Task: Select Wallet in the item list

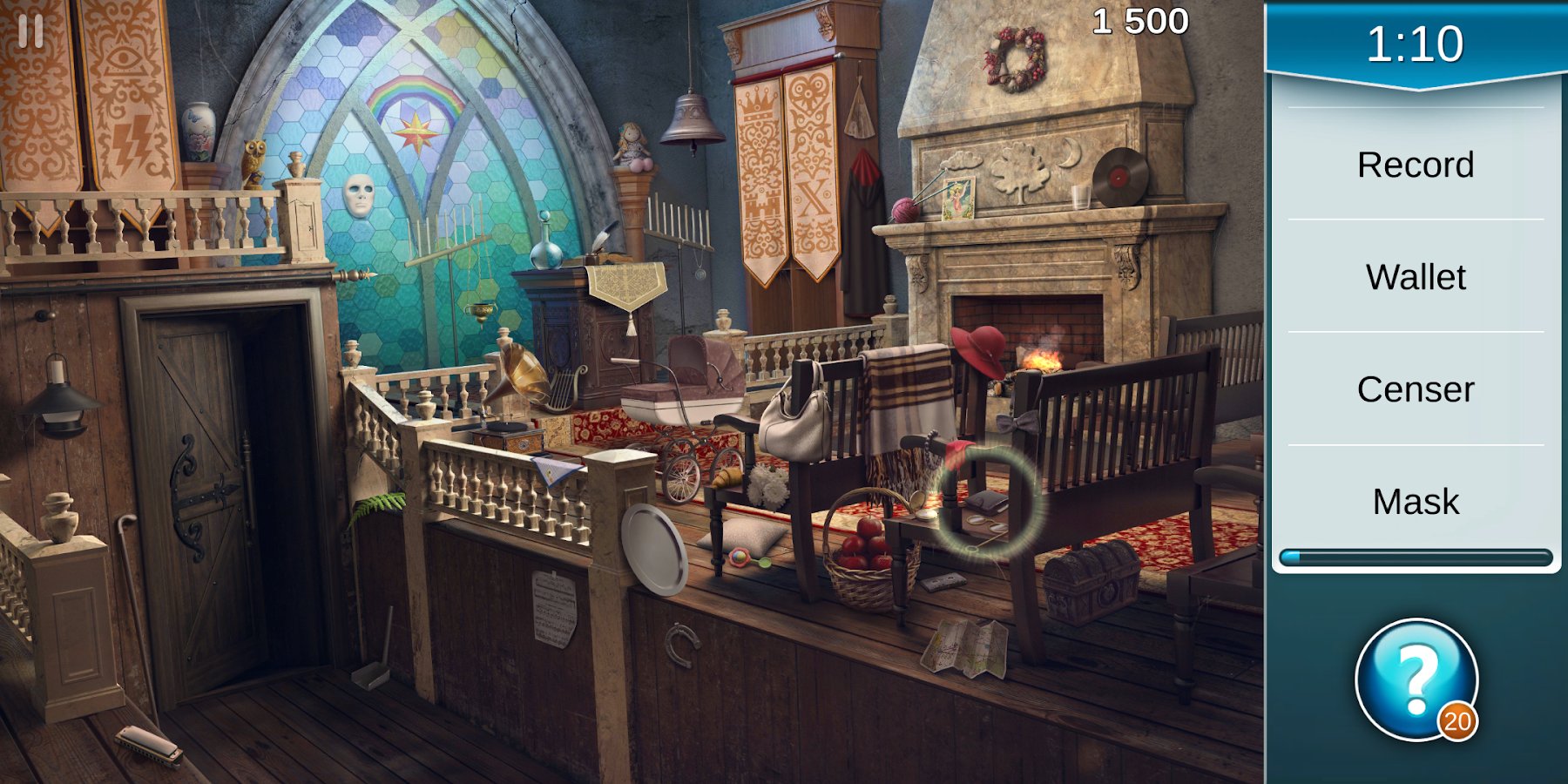Action: coord(1416,277)
